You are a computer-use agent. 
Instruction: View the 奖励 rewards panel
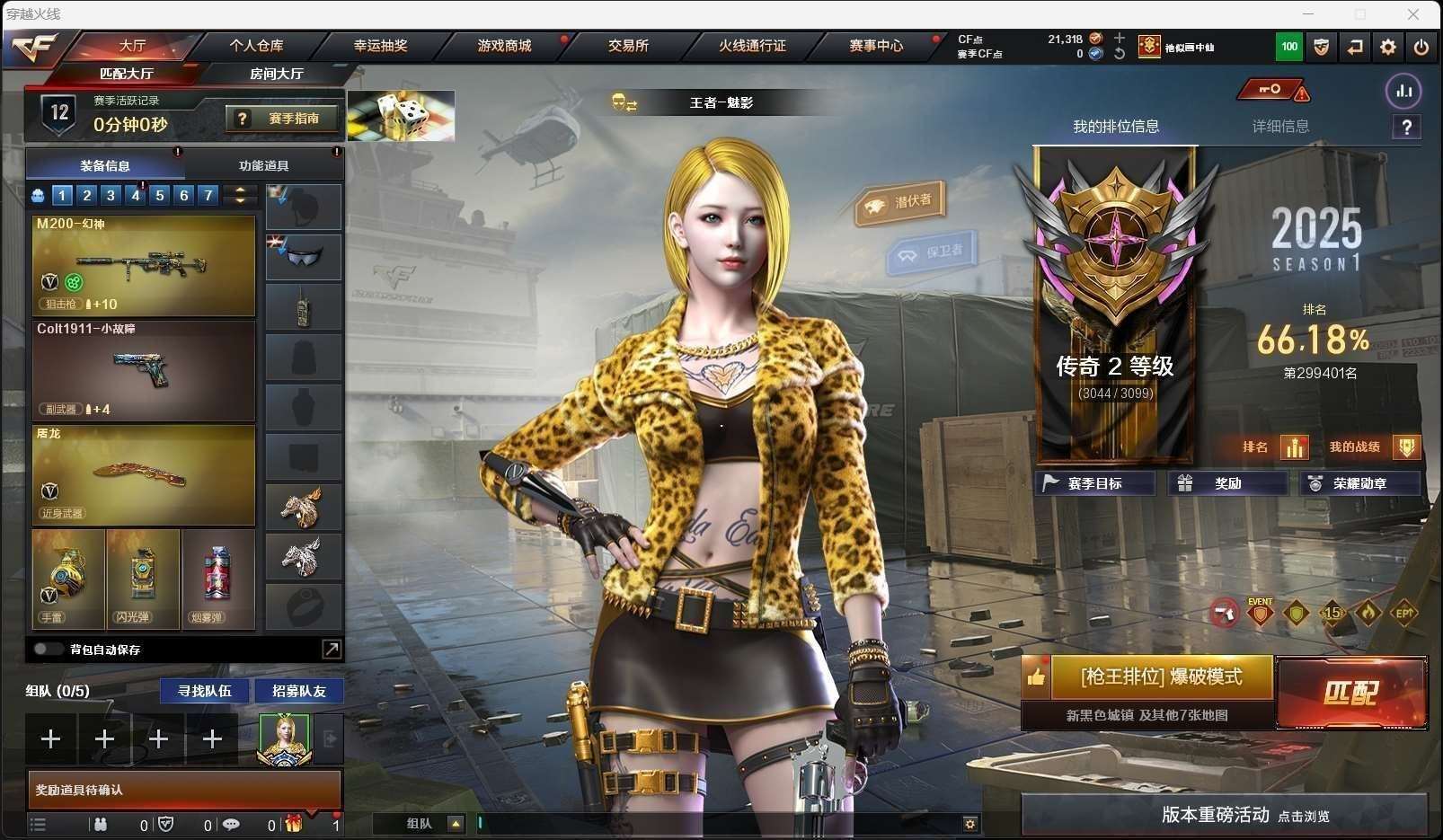pyautogui.click(x=1226, y=483)
